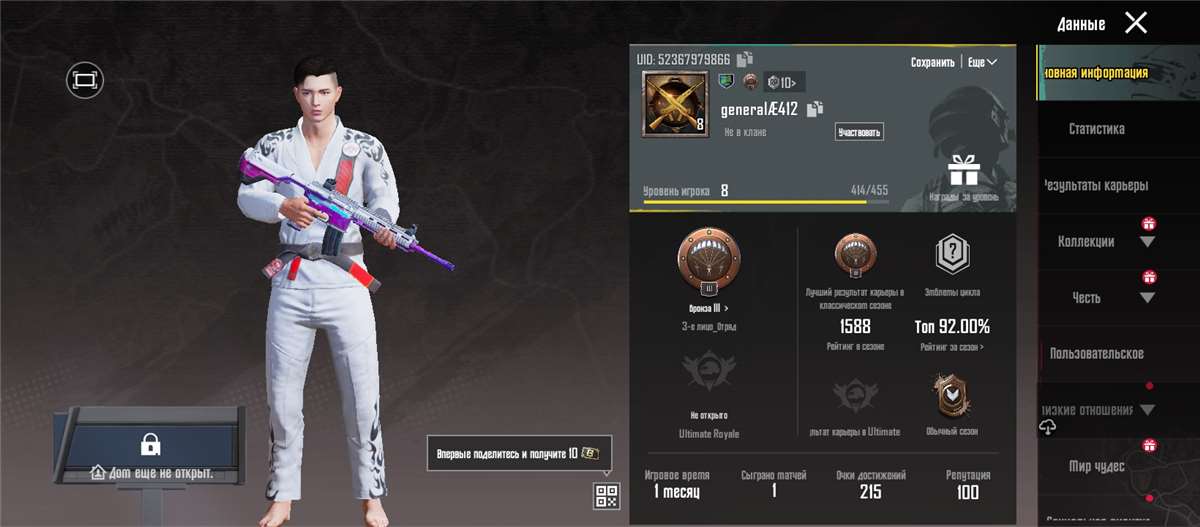Viewport: 1200px width, 527px height.
Task: Open the Мир чудес tab
Action: pos(1096,467)
